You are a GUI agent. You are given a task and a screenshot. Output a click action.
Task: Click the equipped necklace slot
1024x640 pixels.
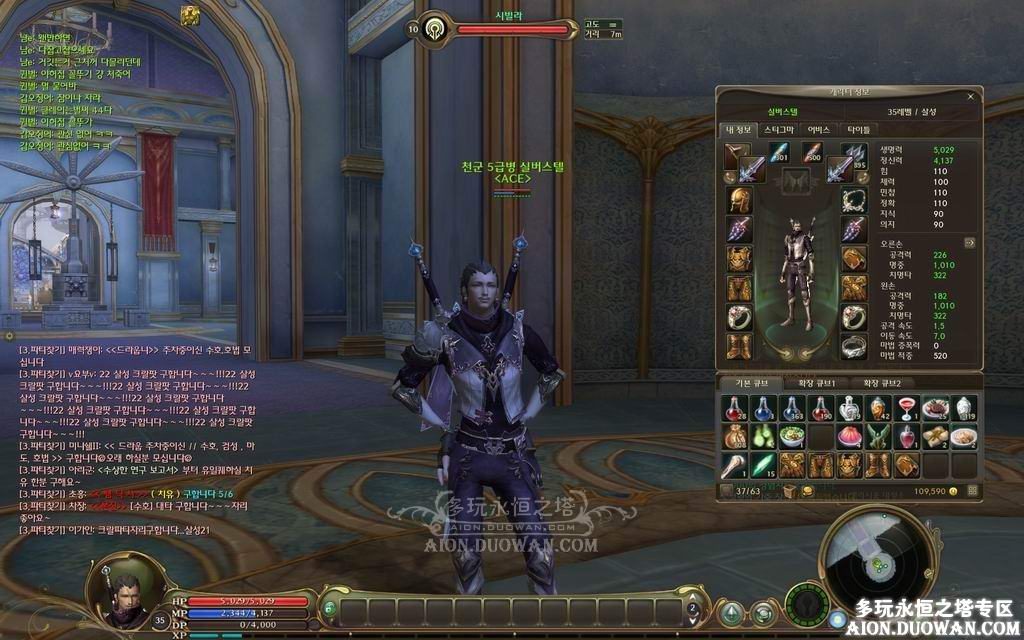[x=852, y=199]
